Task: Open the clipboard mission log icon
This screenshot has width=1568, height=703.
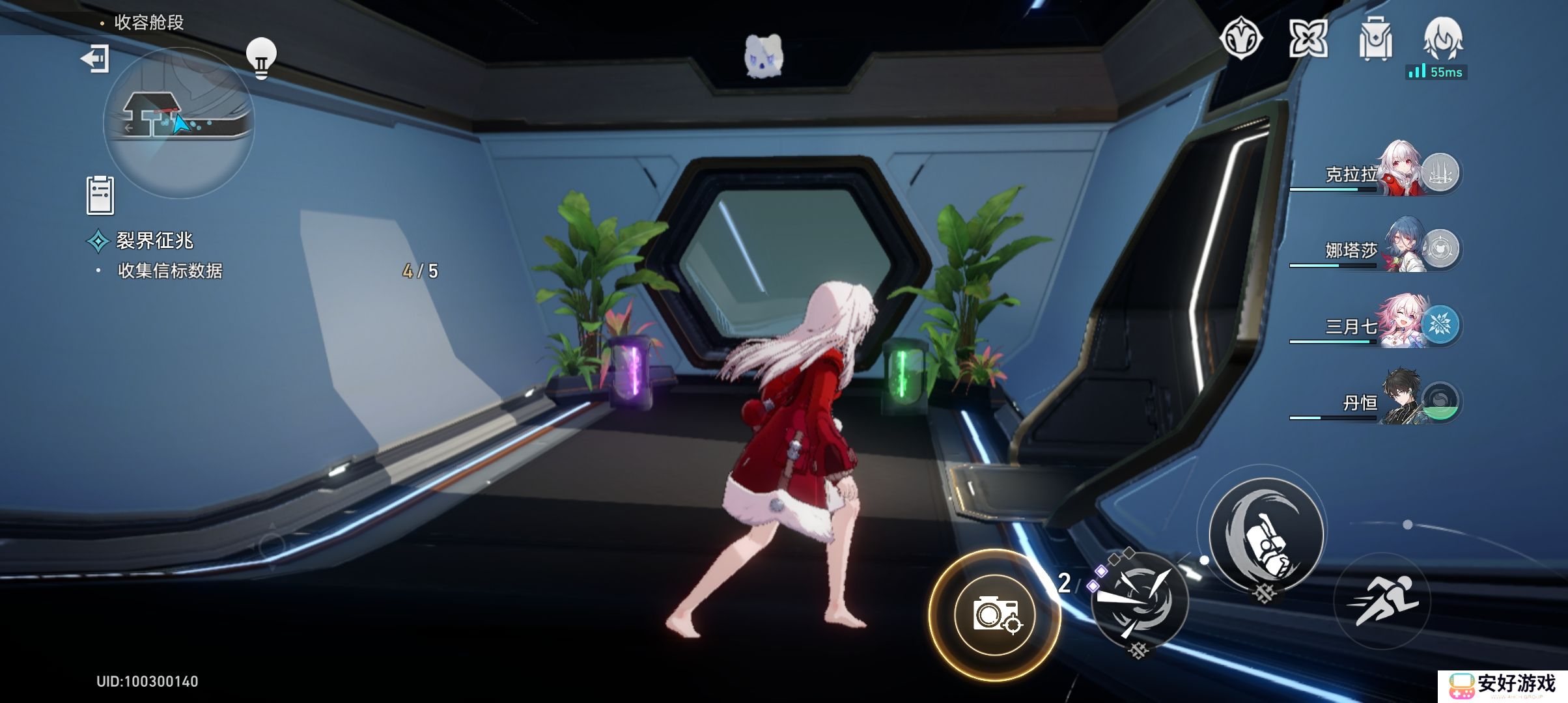Action: coord(100,195)
